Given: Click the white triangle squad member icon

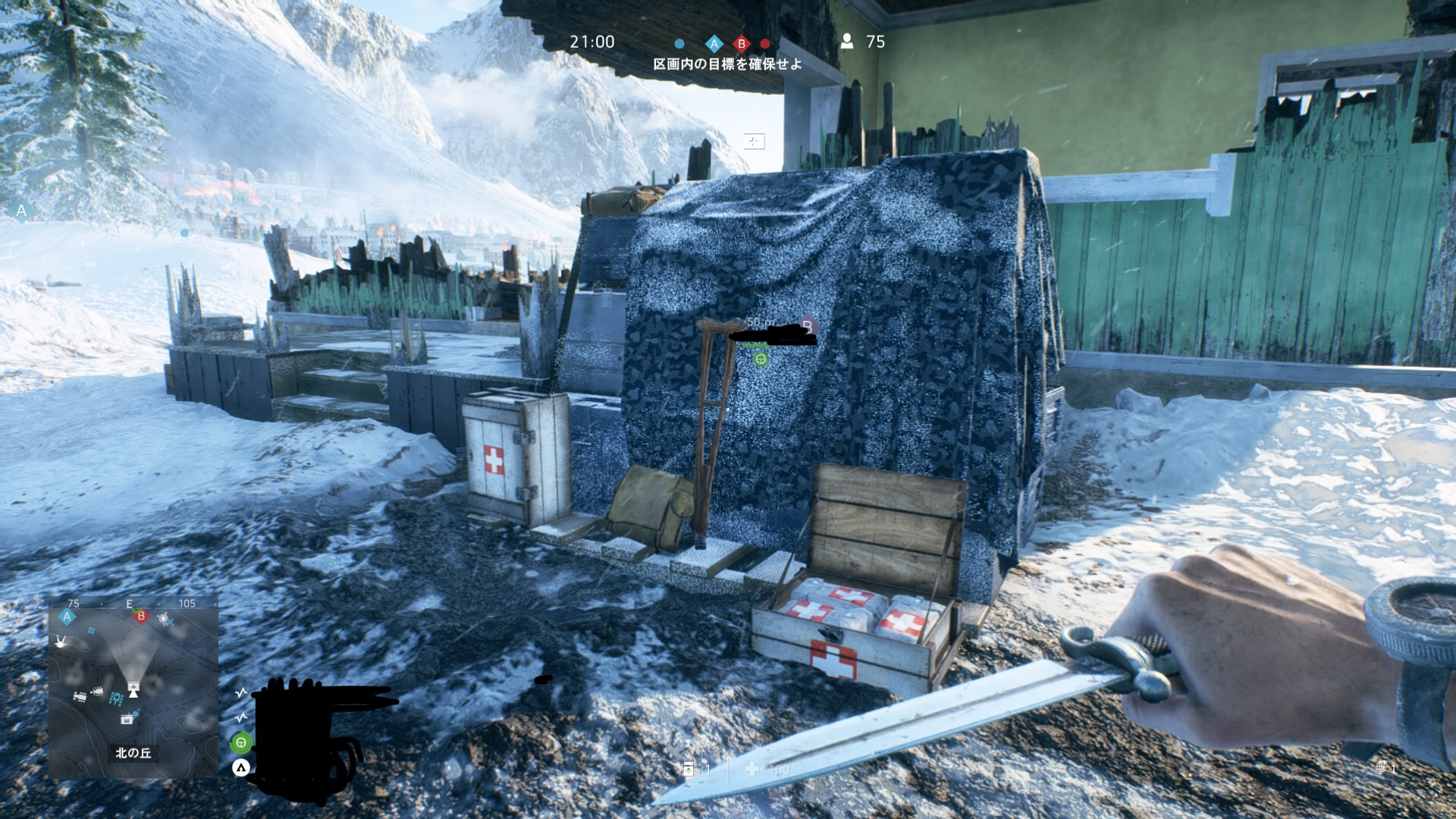Looking at the screenshot, I should click(241, 768).
